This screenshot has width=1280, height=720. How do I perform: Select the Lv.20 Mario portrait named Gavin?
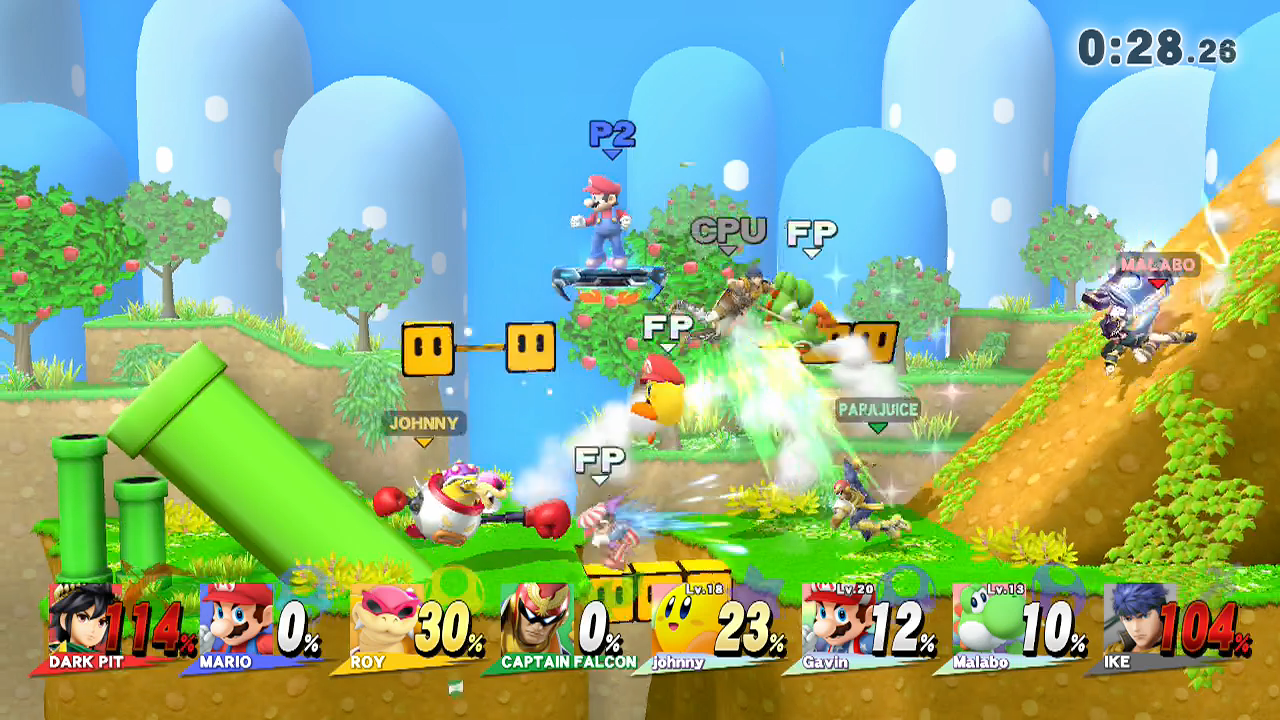coord(834,620)
